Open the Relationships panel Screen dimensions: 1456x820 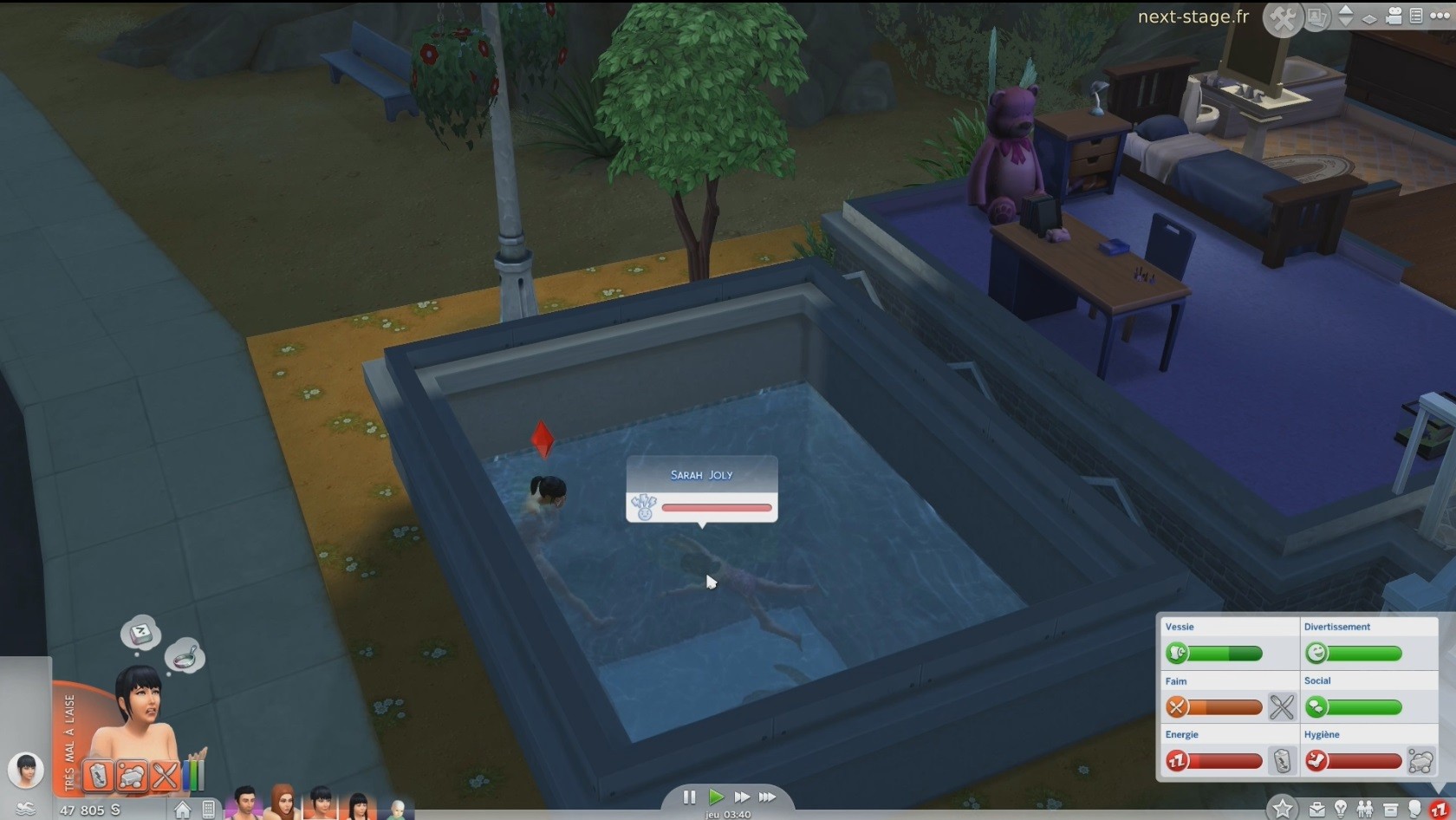click(1365, 810)
